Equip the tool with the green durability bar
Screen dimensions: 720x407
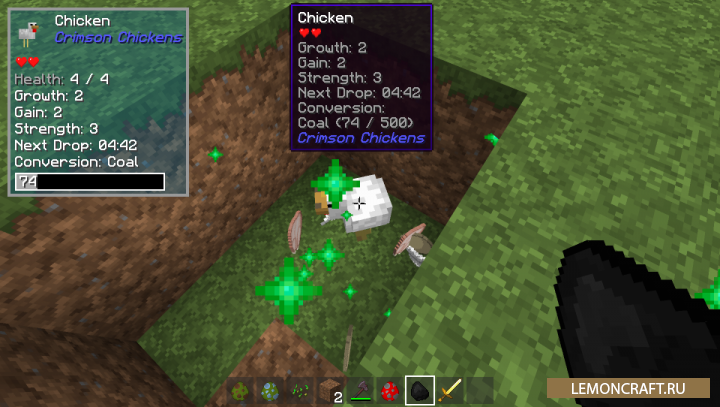click(360, 391)
